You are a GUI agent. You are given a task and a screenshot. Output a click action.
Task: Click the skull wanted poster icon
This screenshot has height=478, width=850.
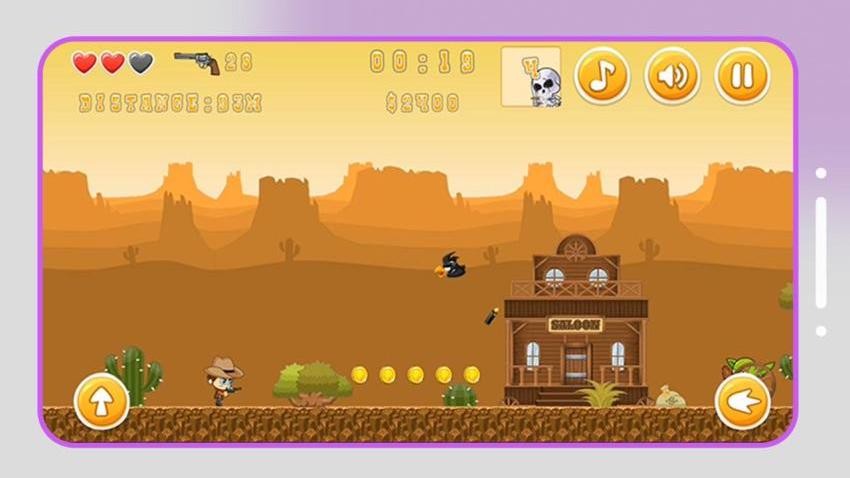(531, 77)
